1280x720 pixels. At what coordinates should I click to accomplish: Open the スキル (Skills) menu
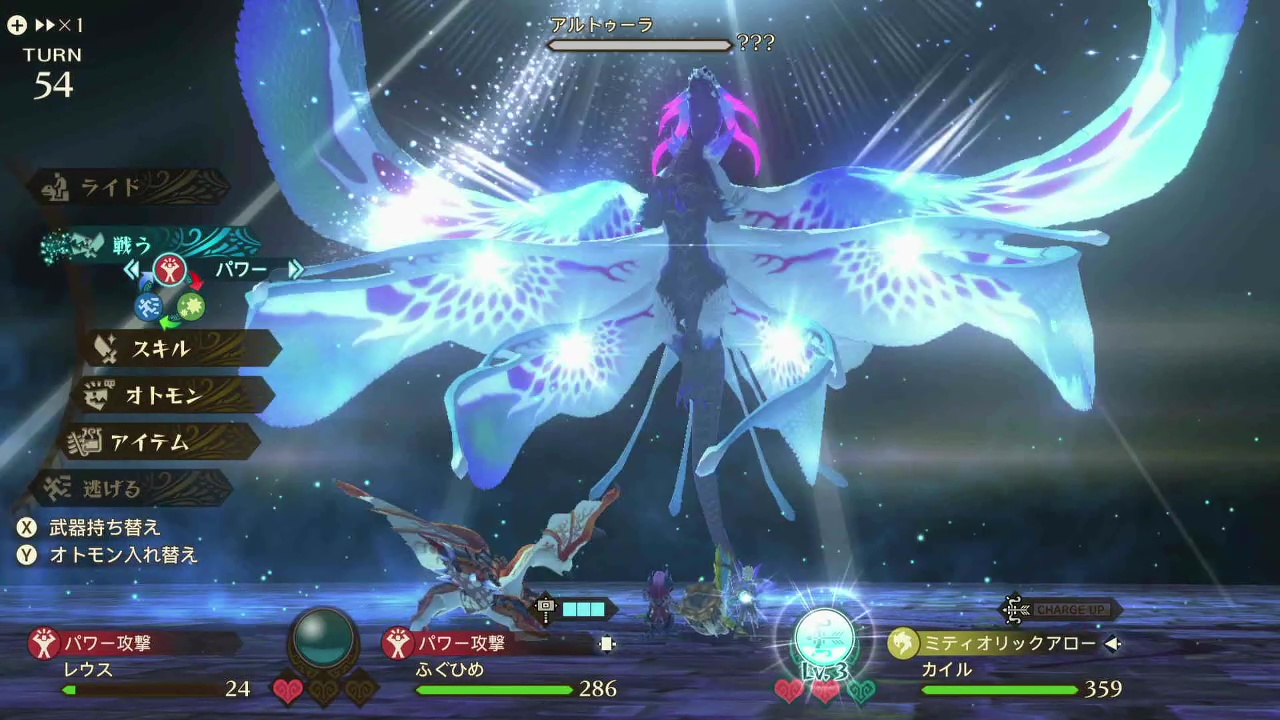[x=160, y=348]
